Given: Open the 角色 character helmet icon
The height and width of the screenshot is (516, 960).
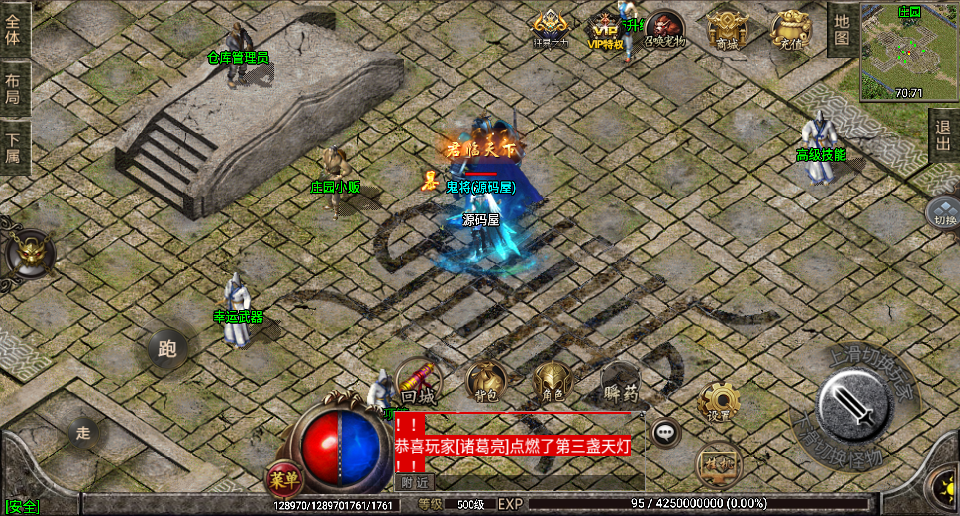Looking at the screenshot, I should [x=551, y=381].
